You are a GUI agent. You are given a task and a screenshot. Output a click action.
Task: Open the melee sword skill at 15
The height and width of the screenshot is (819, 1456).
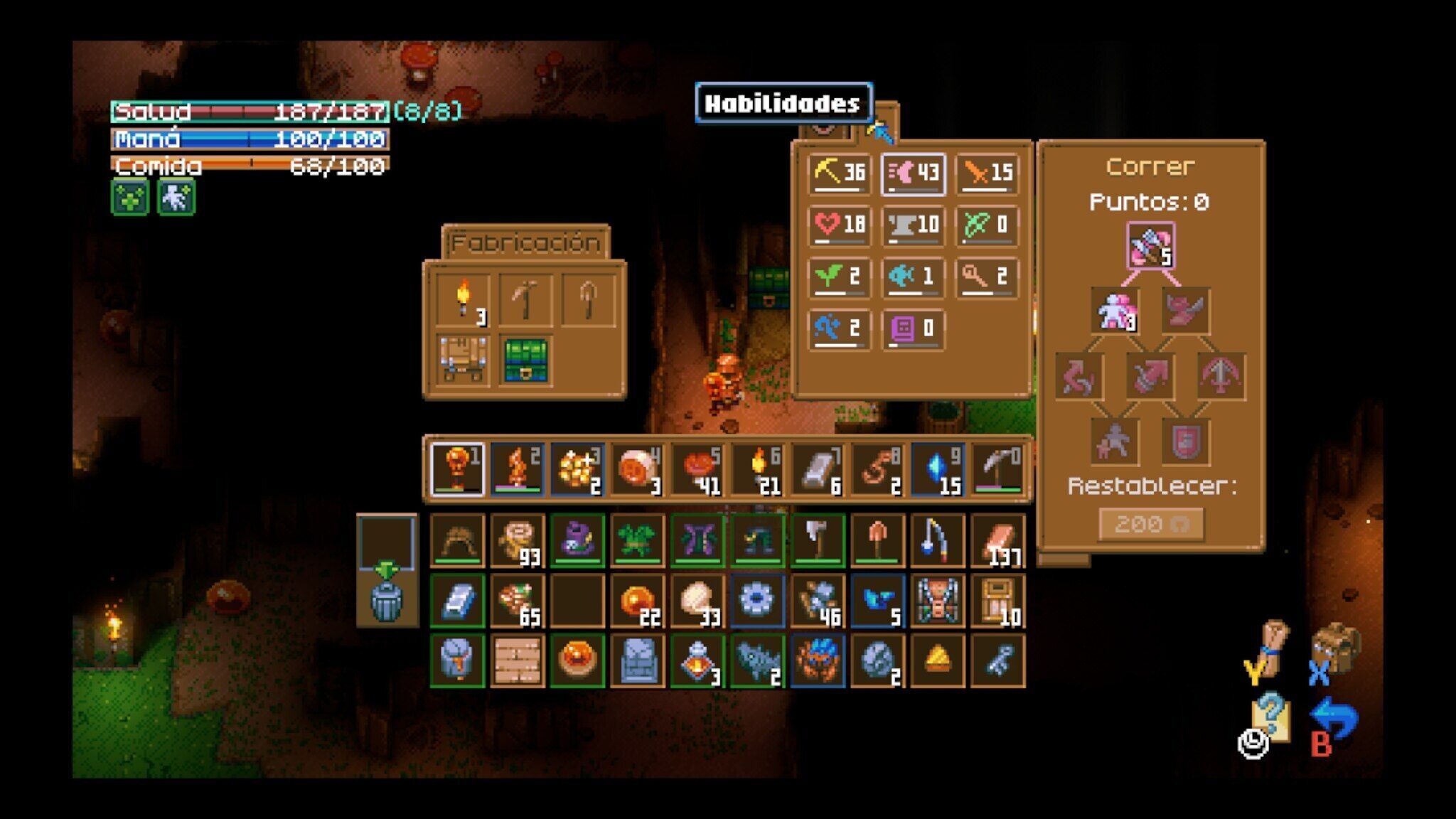pyautogui.click(x=987, y=173)
